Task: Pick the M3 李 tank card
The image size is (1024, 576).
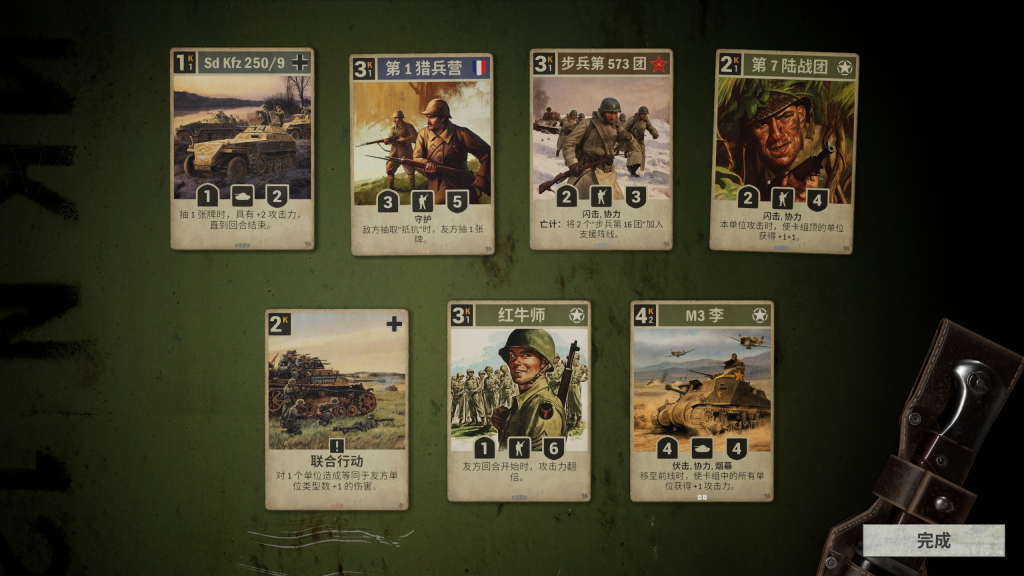Action: click(x=701, y=400)
